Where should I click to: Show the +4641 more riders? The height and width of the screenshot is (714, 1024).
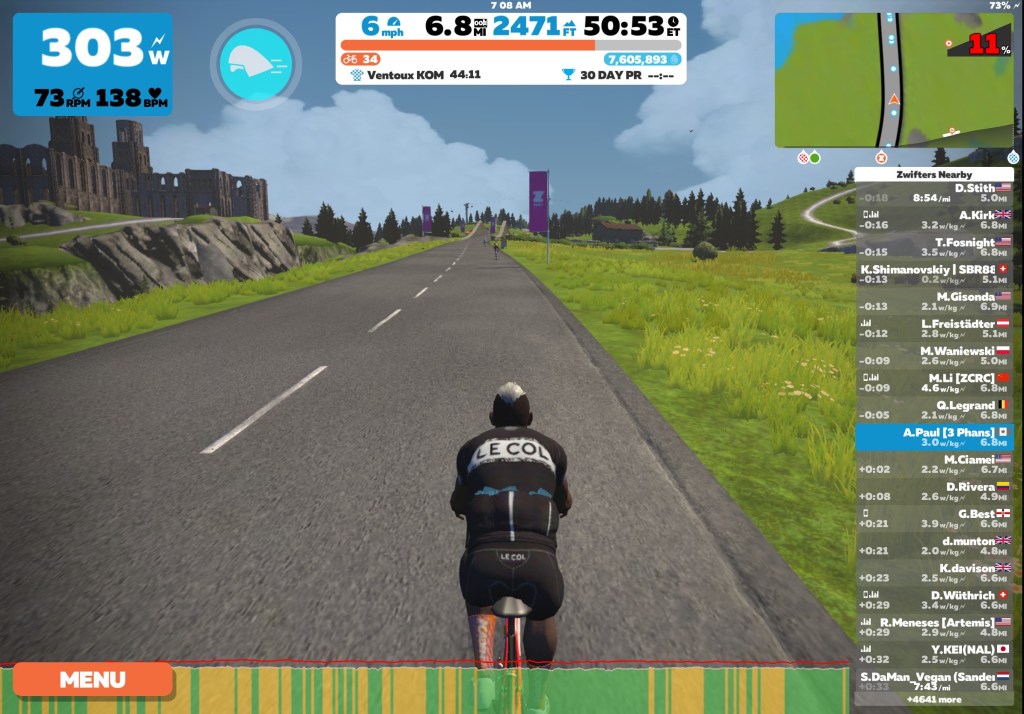point(934,700)
